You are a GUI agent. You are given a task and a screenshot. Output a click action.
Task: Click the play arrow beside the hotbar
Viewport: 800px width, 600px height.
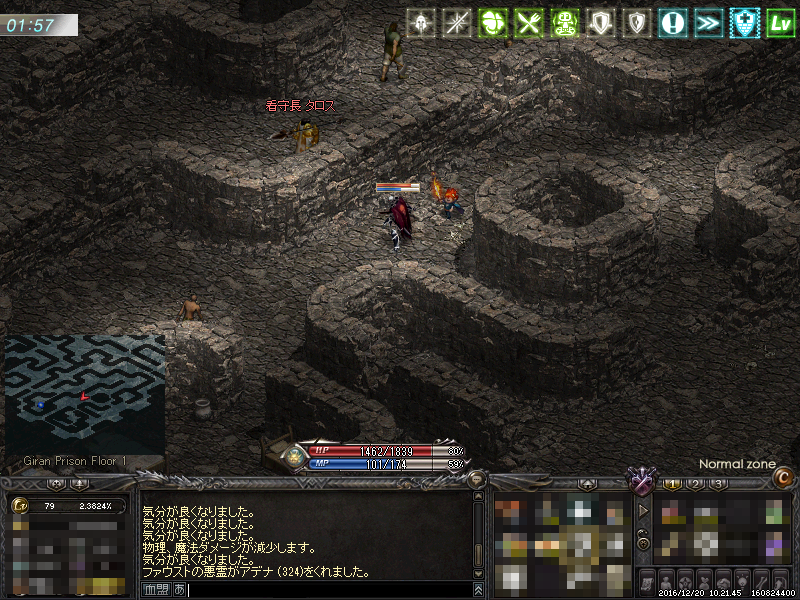[643, 511]
